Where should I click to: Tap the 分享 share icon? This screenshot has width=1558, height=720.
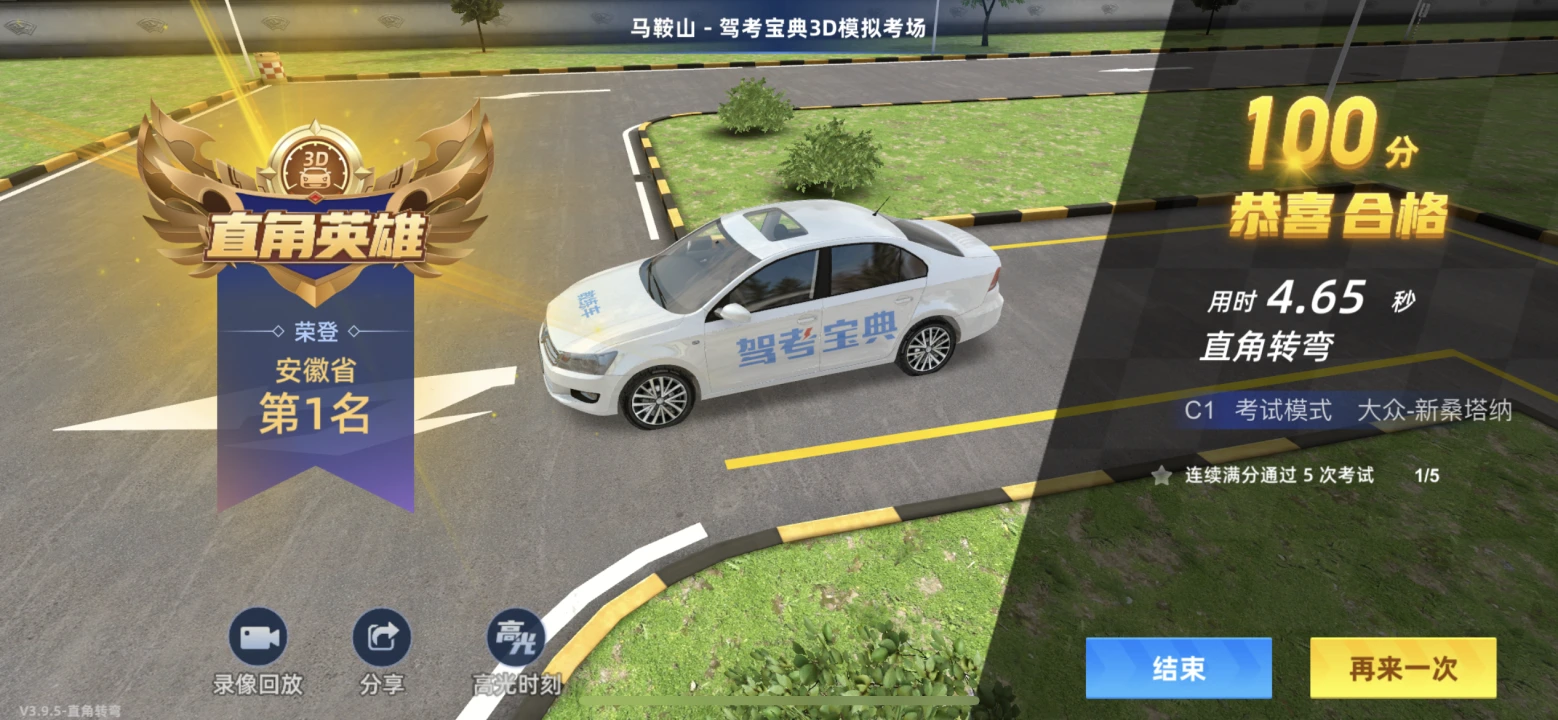(382, 639)
